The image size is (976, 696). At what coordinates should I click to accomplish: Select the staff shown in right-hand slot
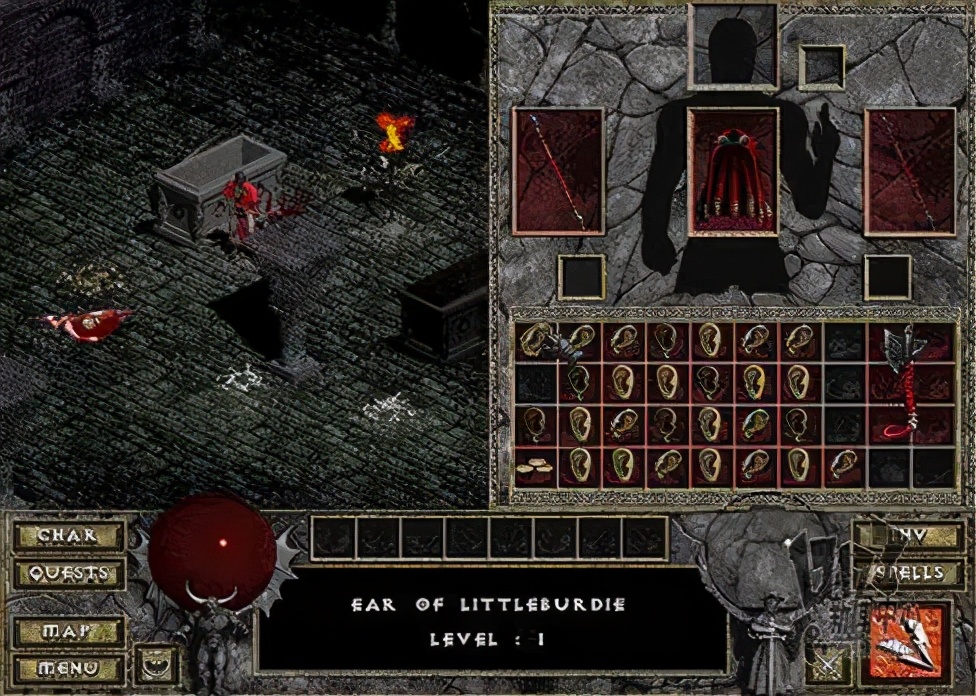pyautogui.click(x=909, y=172)
